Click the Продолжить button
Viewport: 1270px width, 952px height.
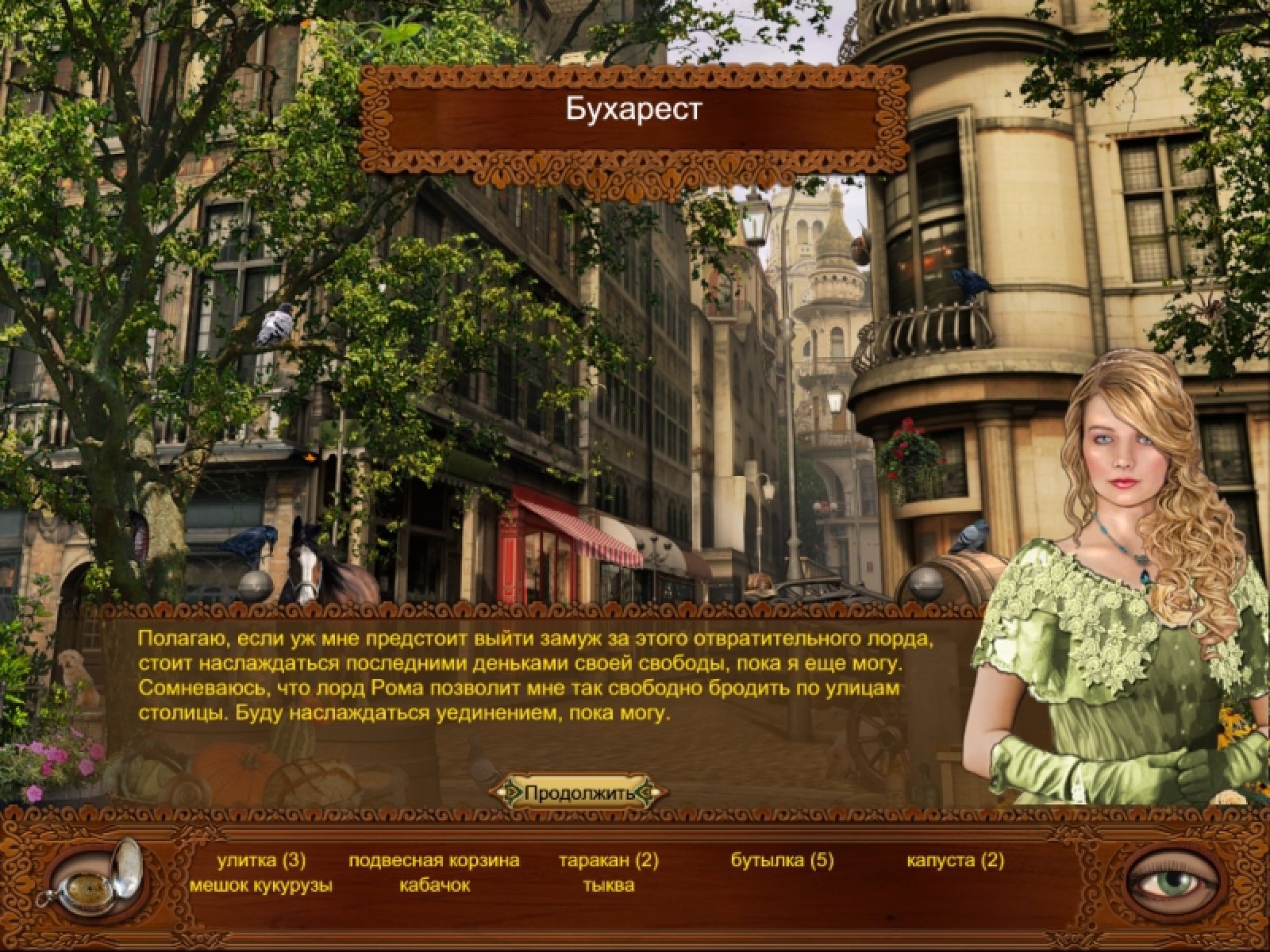579,793
